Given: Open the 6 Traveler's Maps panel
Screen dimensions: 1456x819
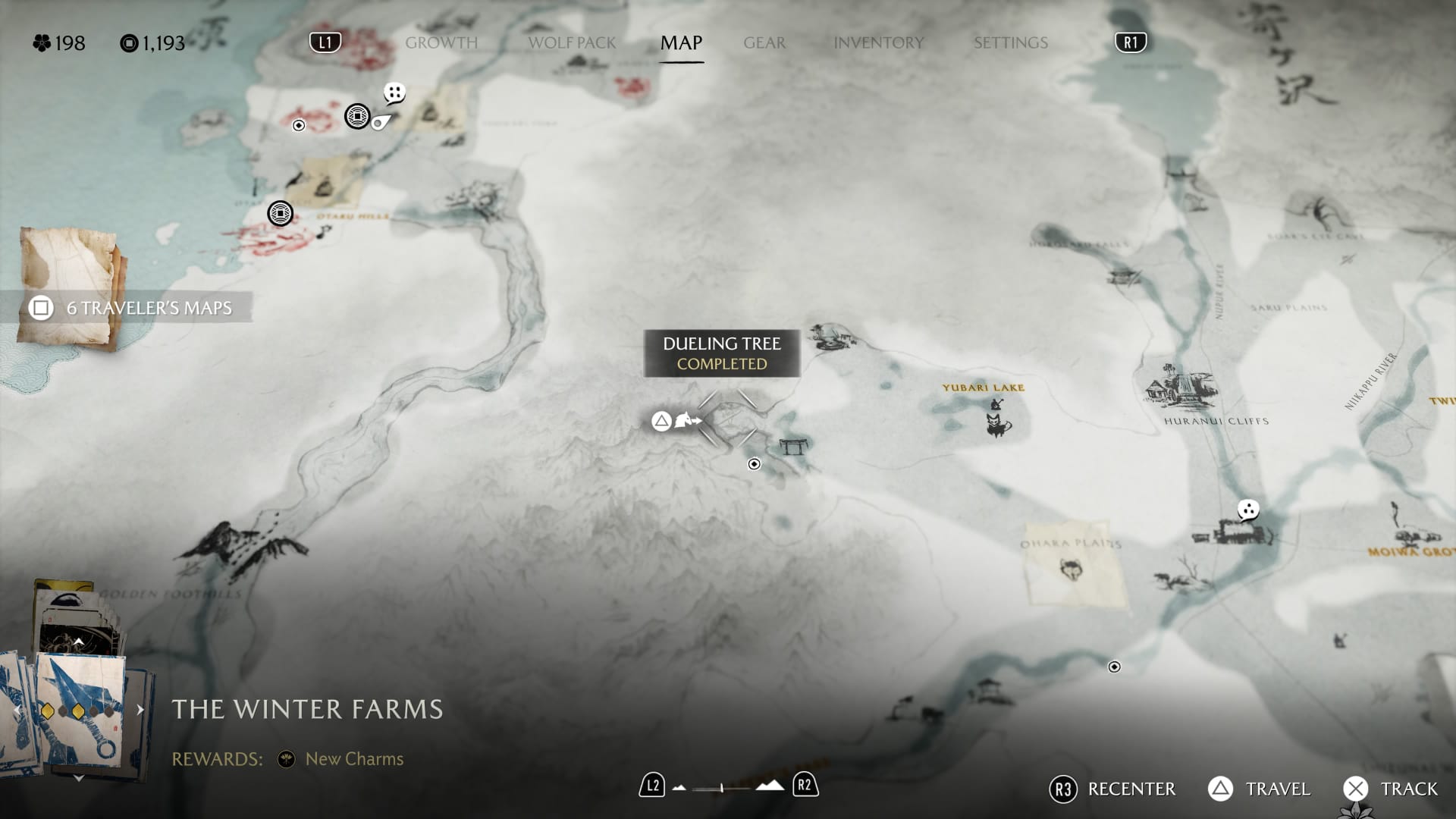Looking at the screenshot, I should pyautogui.click(x=129, y=308).
